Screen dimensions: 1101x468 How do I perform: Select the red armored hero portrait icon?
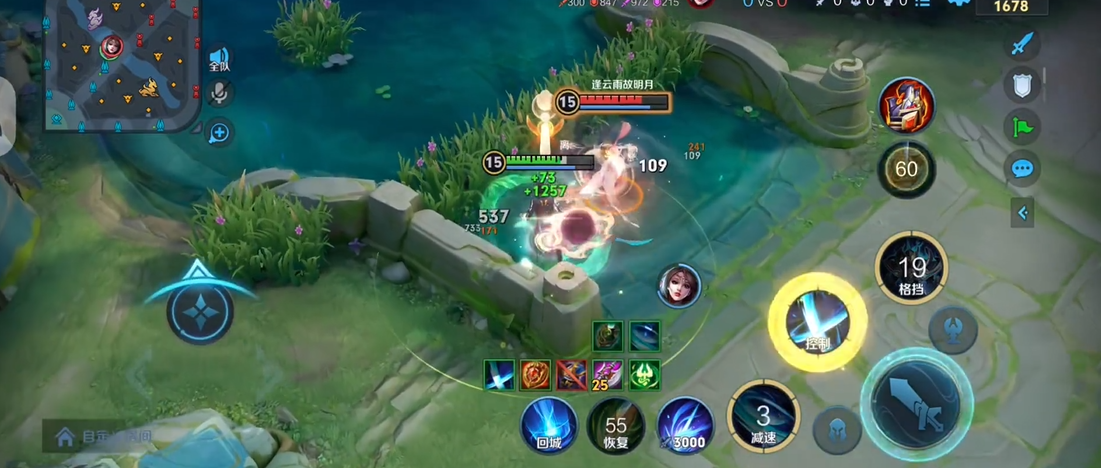(906, 105)
